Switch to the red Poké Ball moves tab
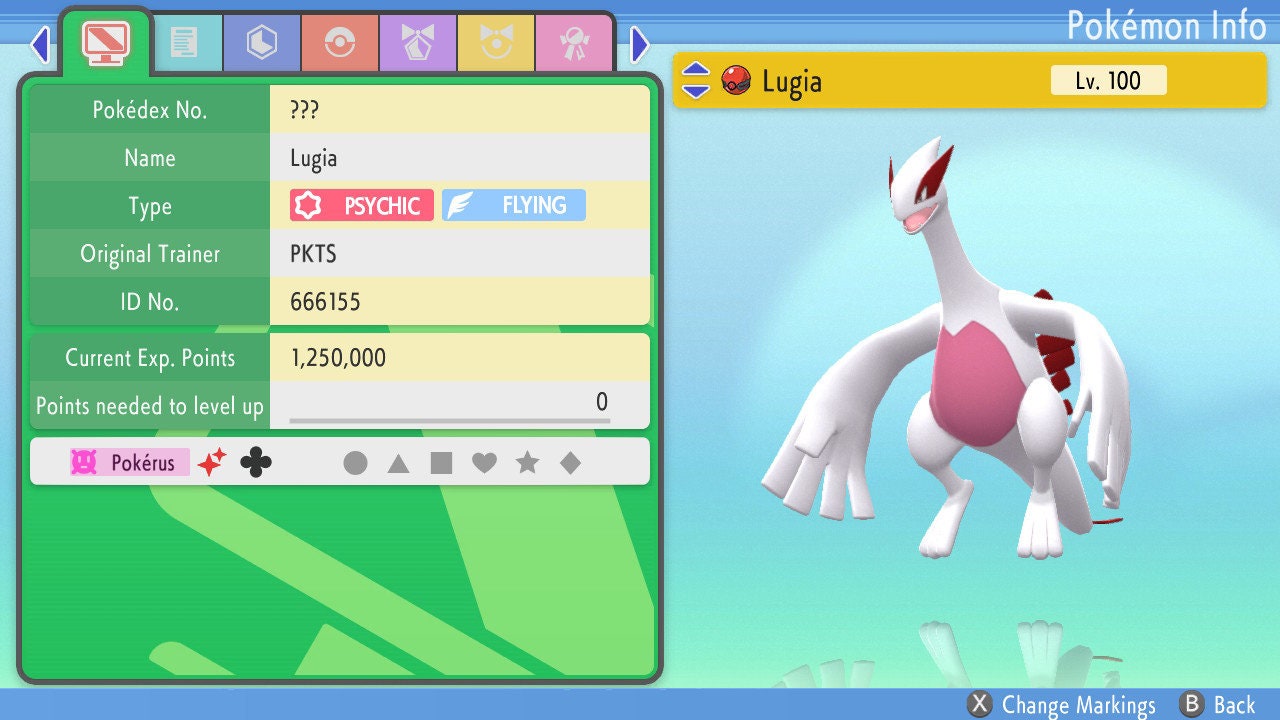Viewport: 1280px width, 720px height. (x=339, y=42)
